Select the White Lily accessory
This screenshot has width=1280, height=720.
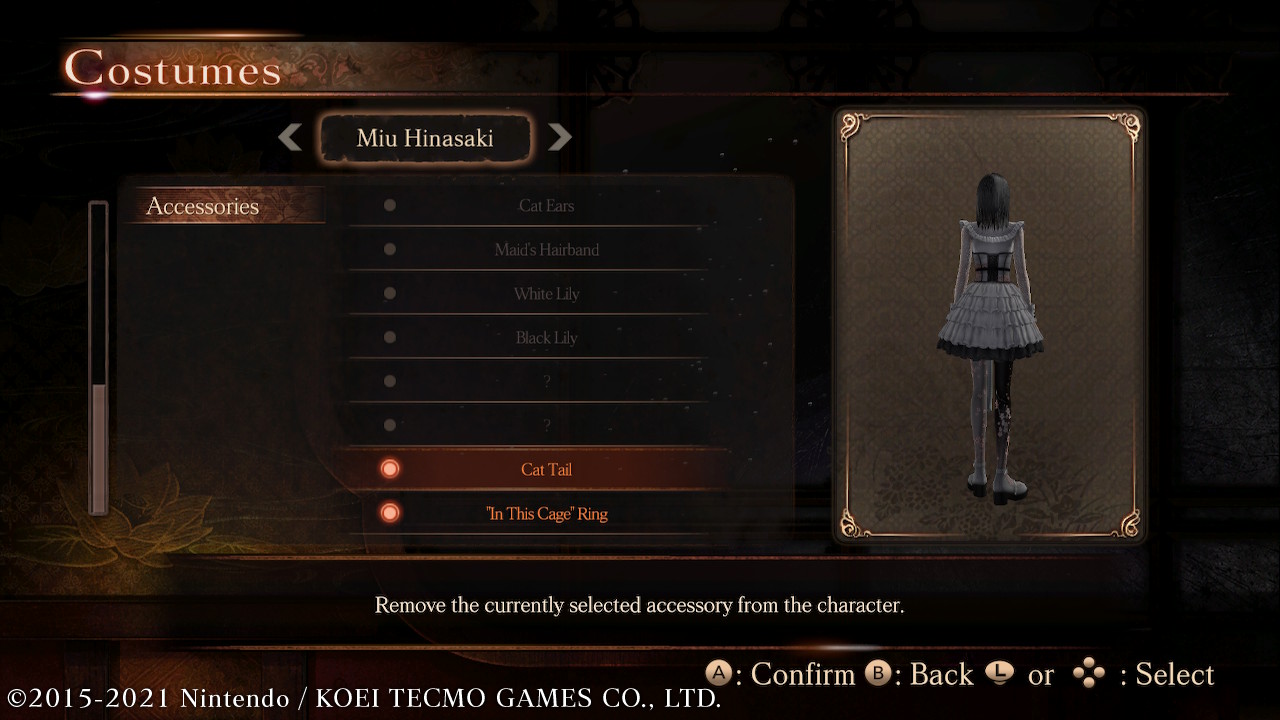[x=546, y=294]
